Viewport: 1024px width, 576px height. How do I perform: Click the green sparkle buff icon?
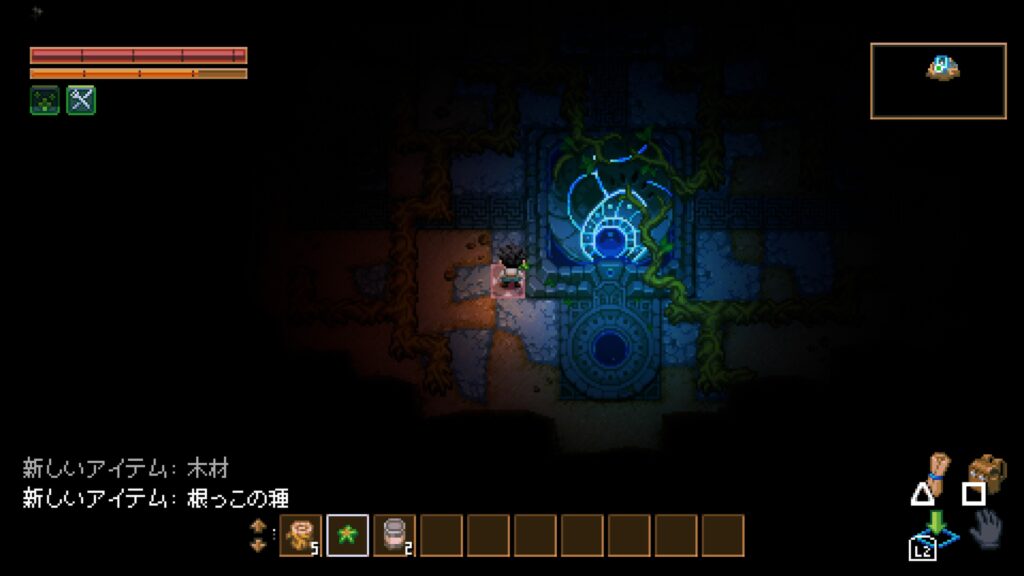point(44,100)
